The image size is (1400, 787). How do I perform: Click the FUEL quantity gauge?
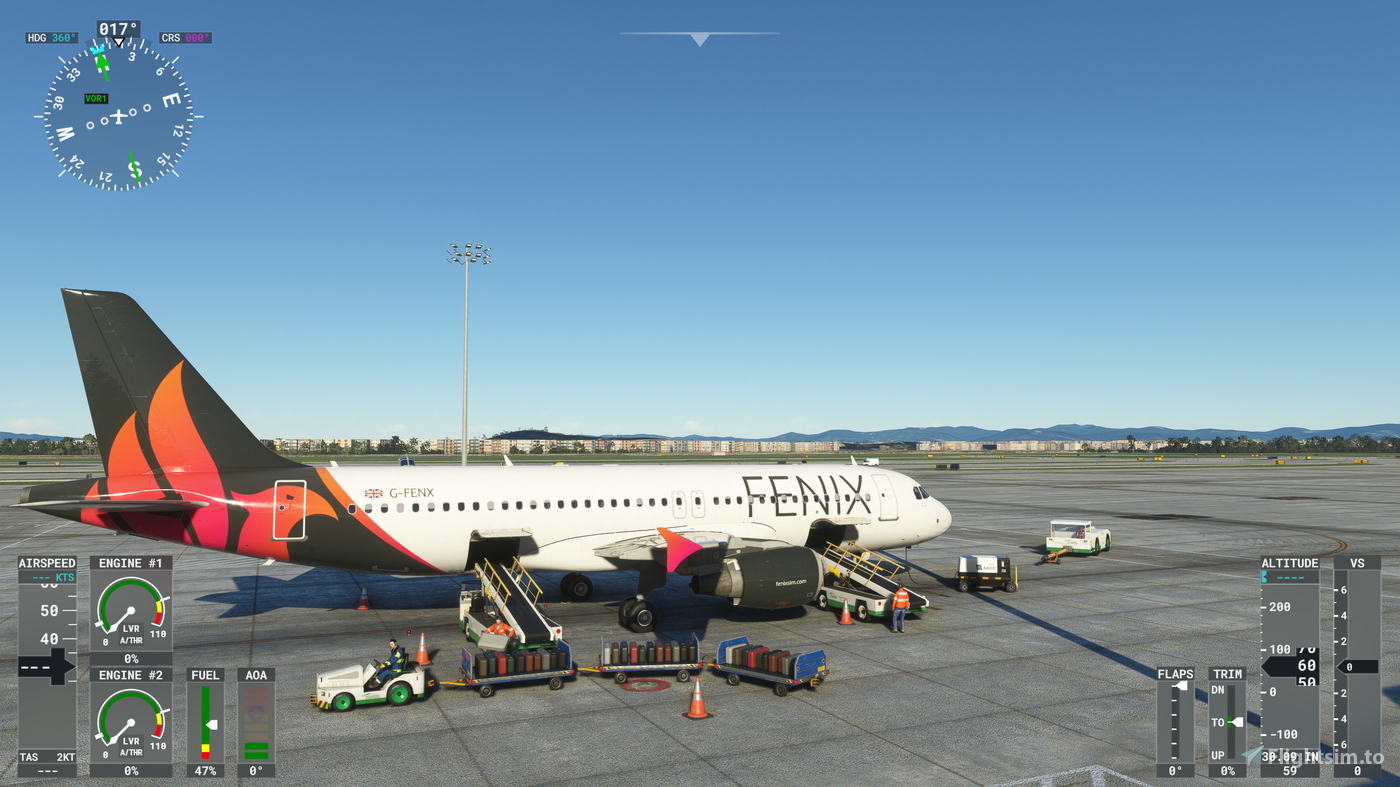(x=207, y=720)
